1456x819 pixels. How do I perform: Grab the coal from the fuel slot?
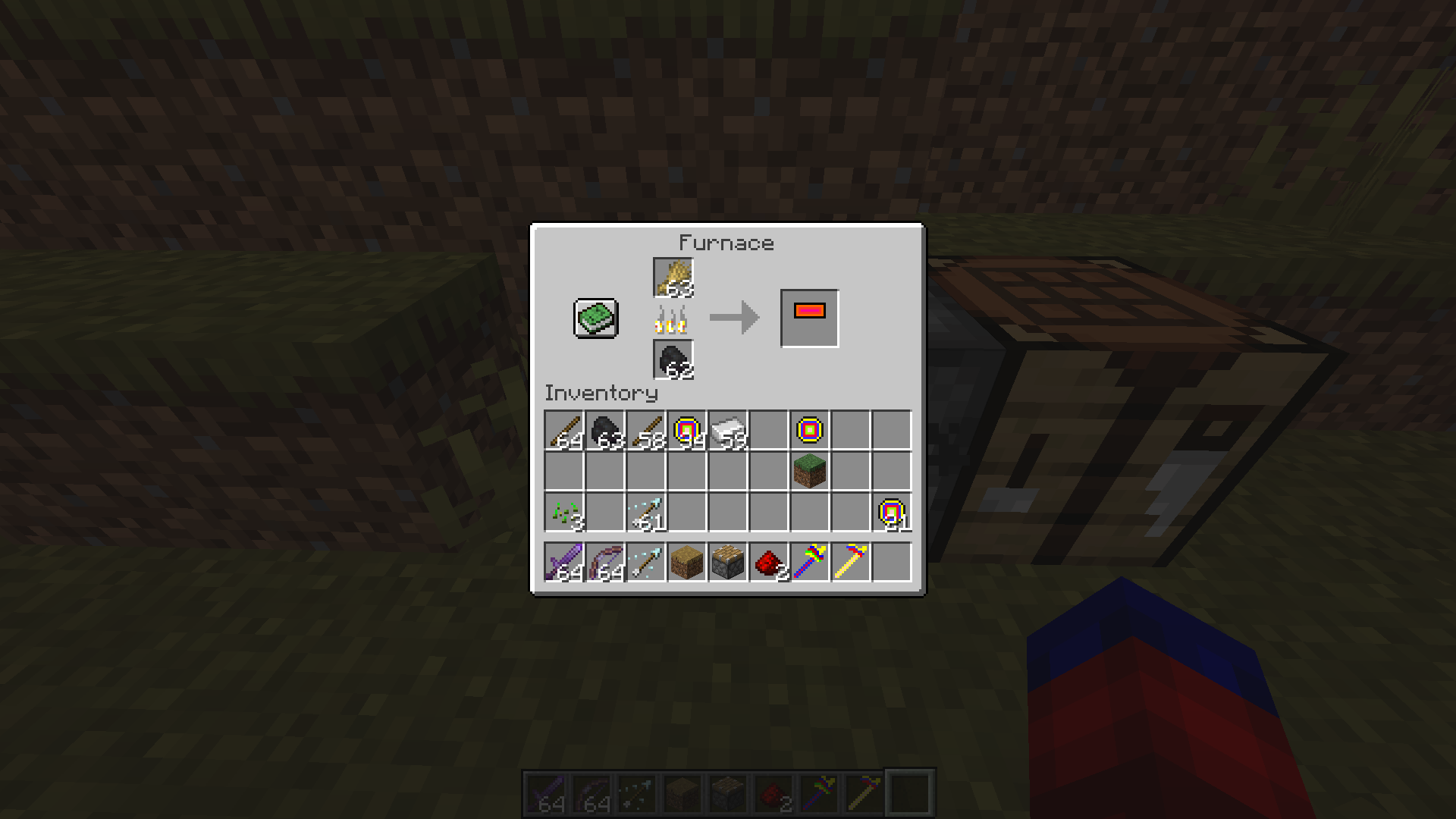click(x=672, y=358)
